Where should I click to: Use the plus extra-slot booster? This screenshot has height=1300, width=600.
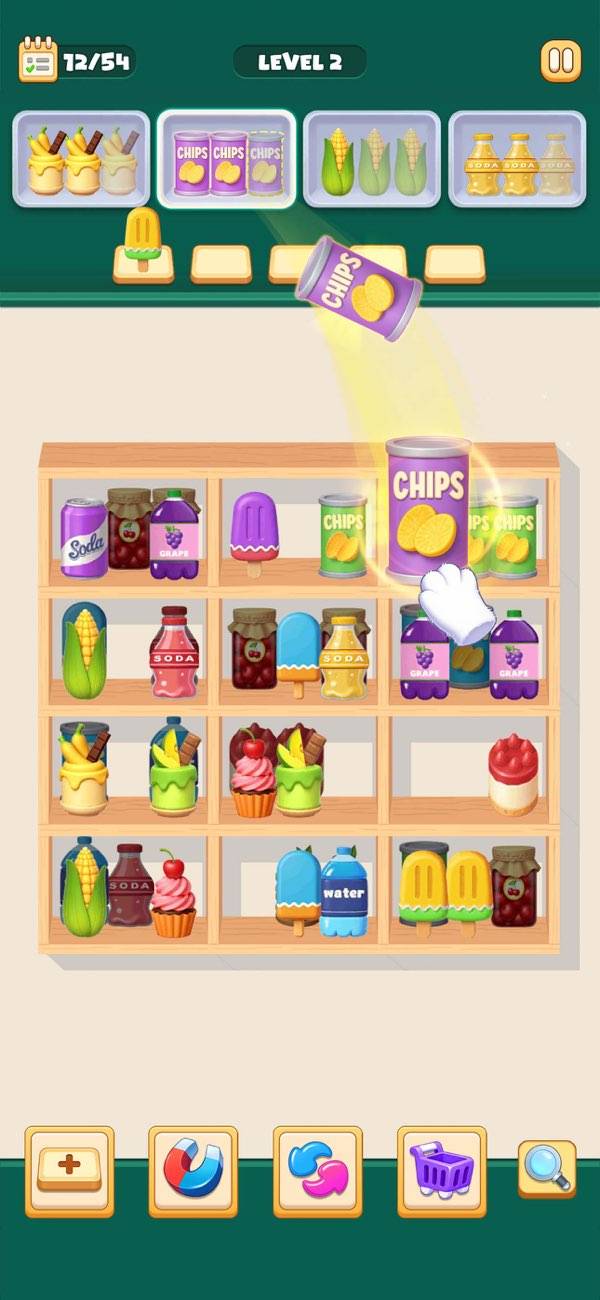pyautogui.click(x=70, y=1171)
